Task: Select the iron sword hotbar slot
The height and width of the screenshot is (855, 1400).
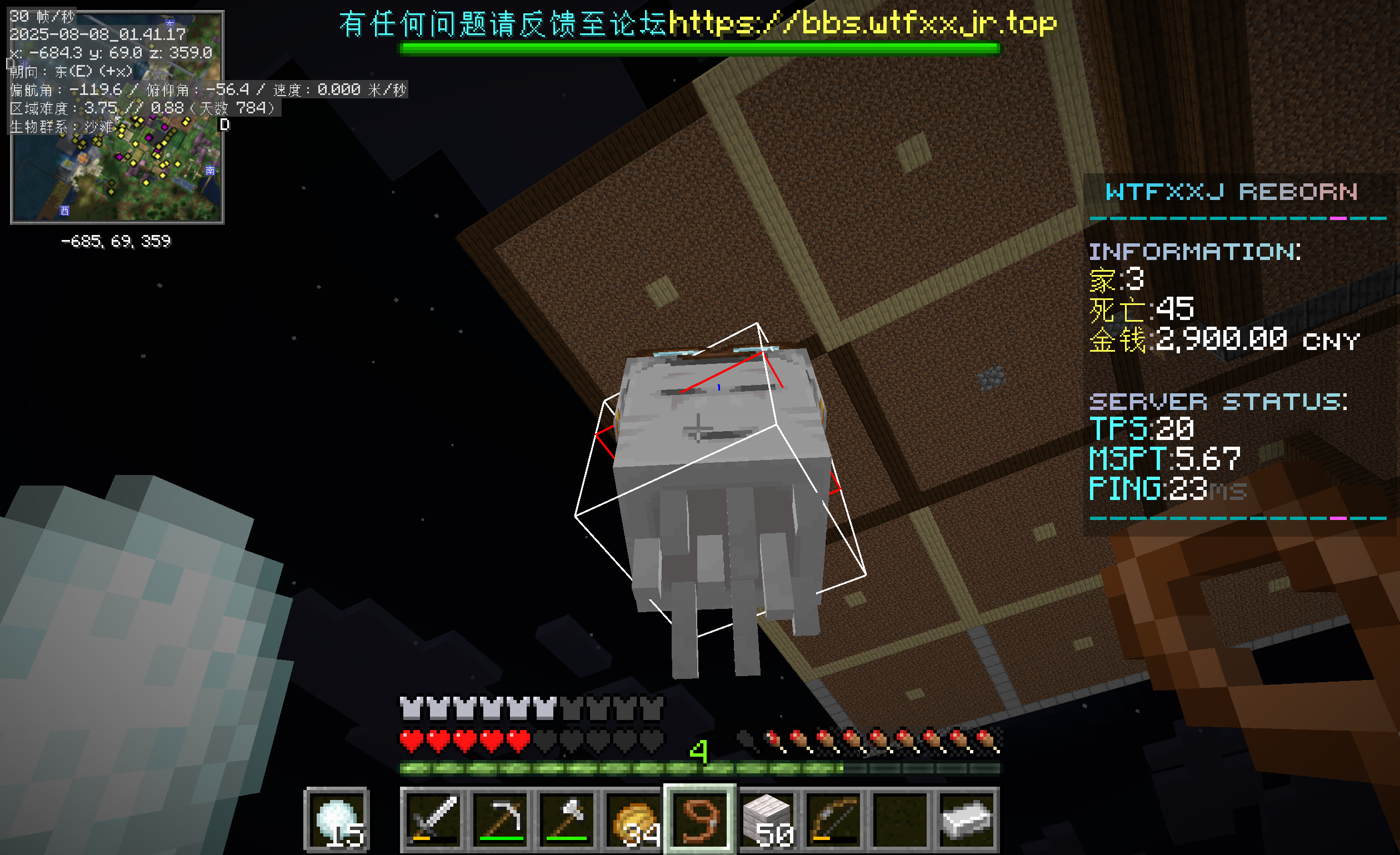Action: 433,820
